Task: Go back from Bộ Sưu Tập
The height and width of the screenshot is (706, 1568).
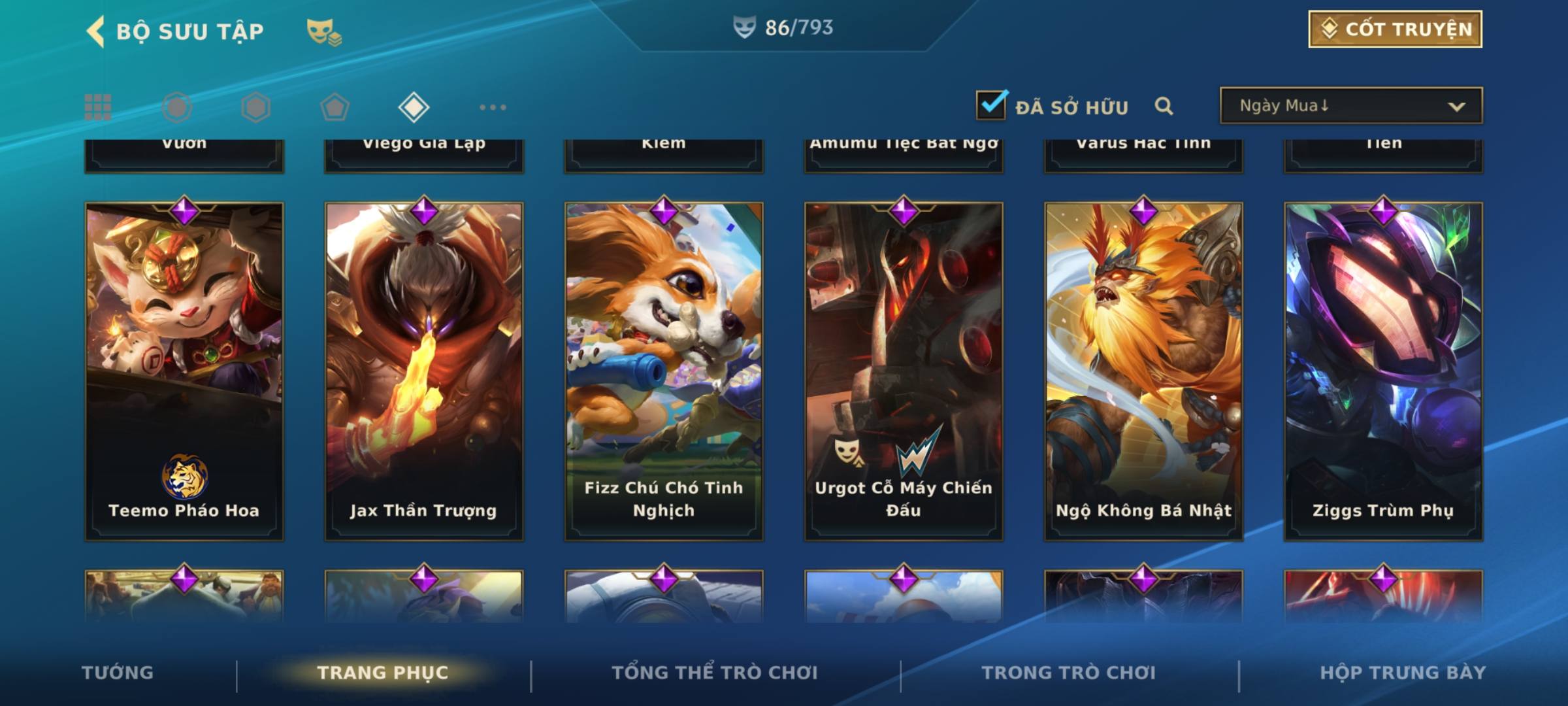Action: click(96, 31)
